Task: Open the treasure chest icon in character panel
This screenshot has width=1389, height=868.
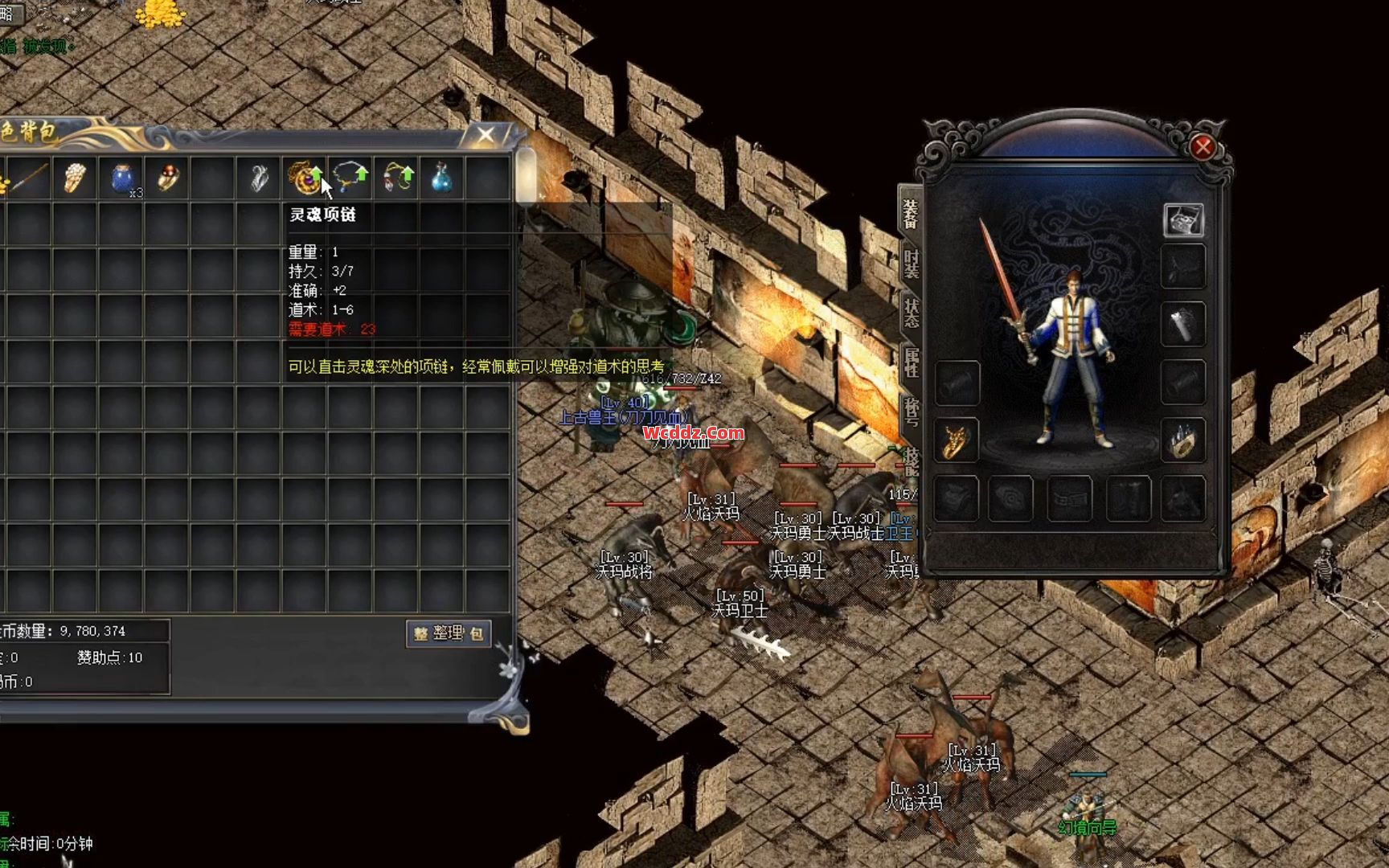Action: (x=1183, y=219)
